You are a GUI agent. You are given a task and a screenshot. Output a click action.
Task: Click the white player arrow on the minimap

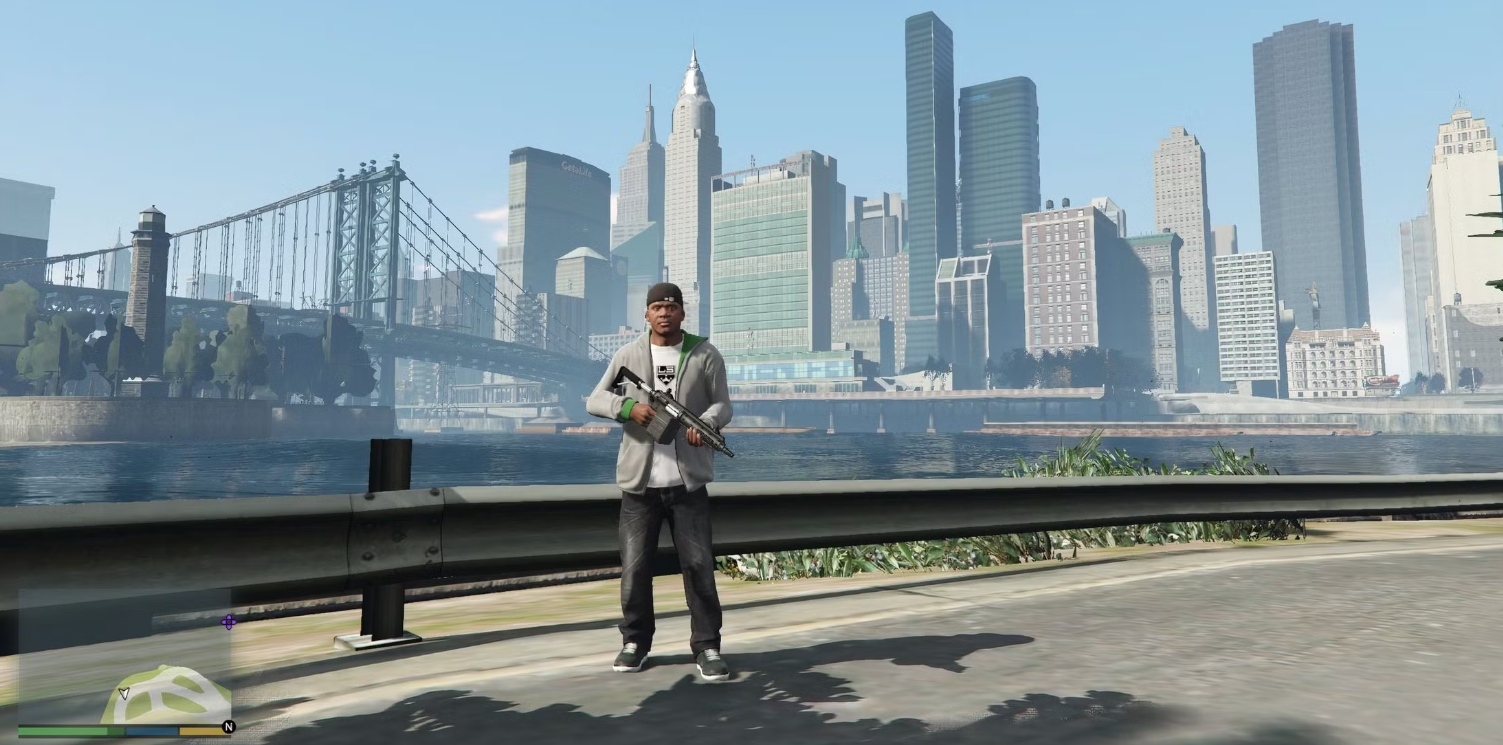click(125, 693)
